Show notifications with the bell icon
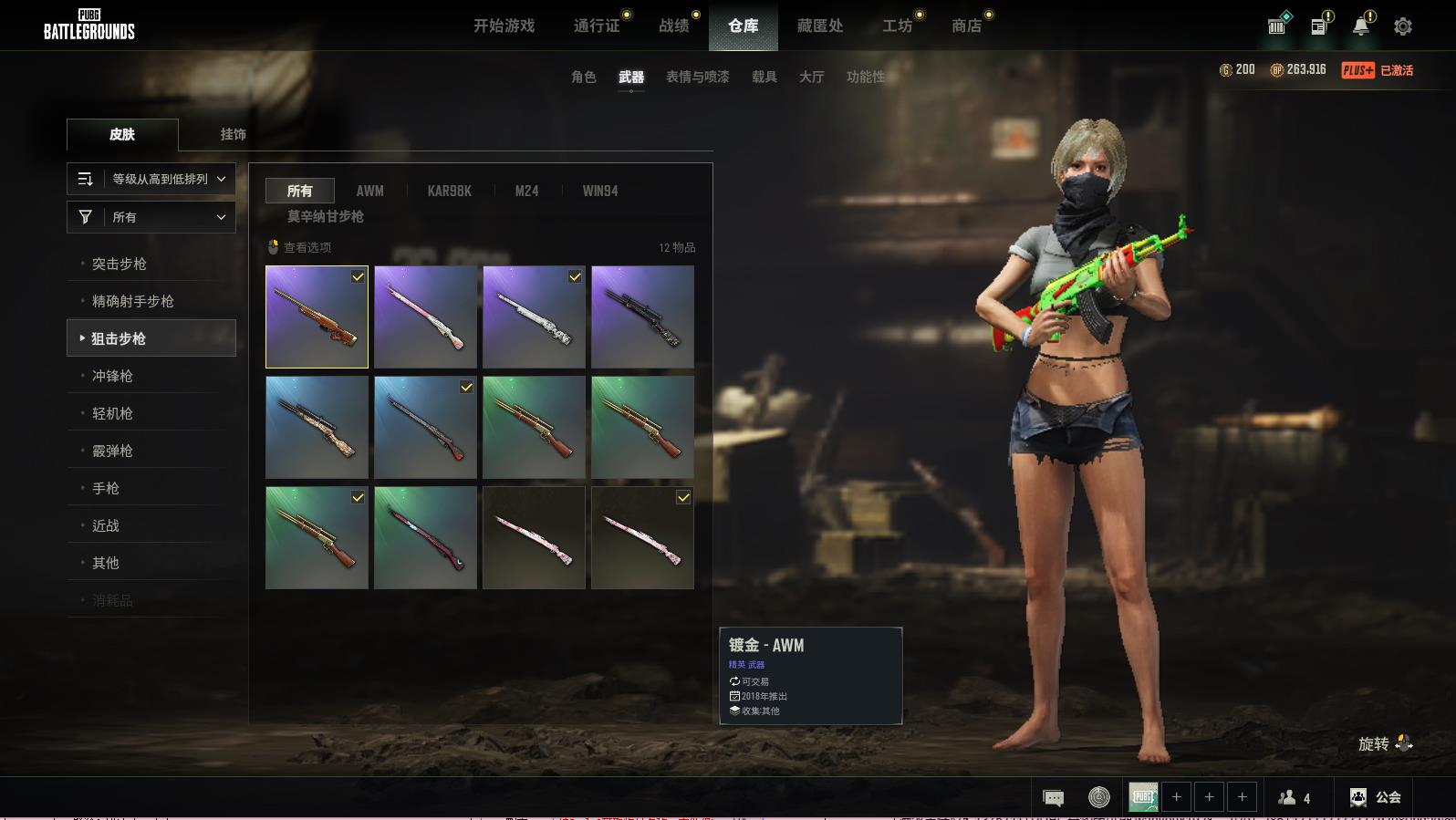The image size is (1456, 820). click(1360, 26)
